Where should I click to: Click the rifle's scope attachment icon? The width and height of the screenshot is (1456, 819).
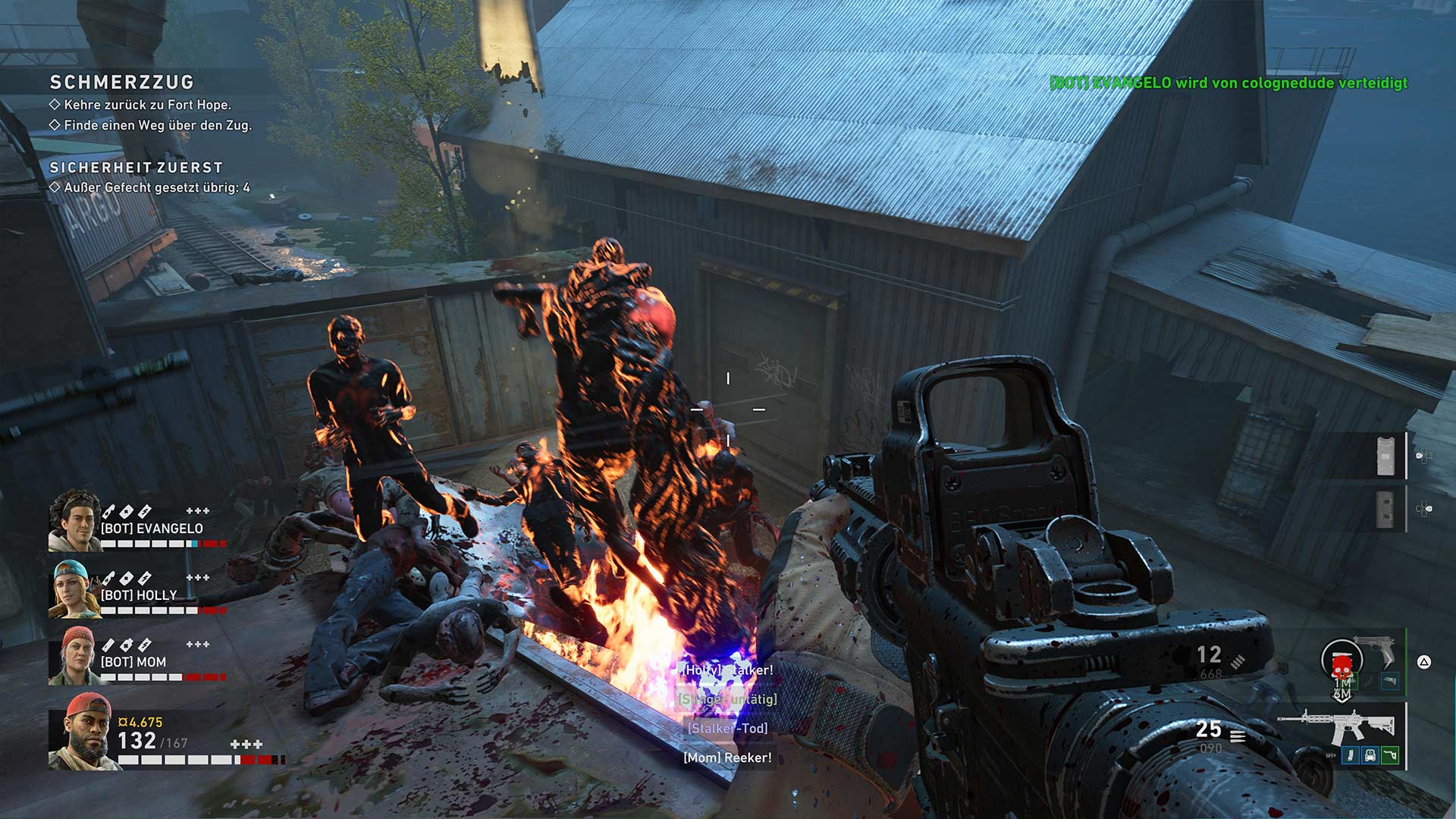pyautogui.click(x=1370, y=755)
